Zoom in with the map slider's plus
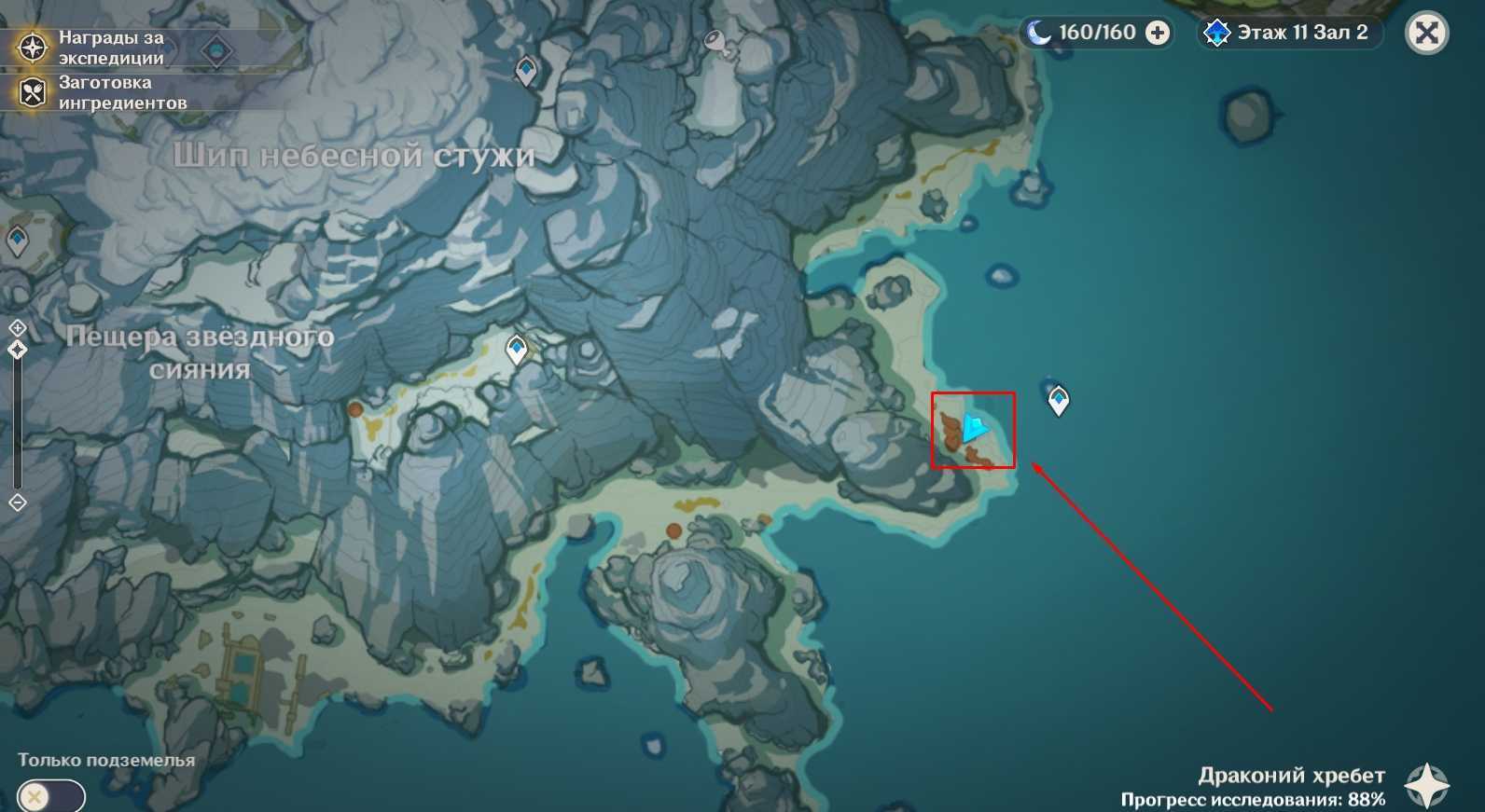This screenshot has height=812, width=1485. [18, 328]
